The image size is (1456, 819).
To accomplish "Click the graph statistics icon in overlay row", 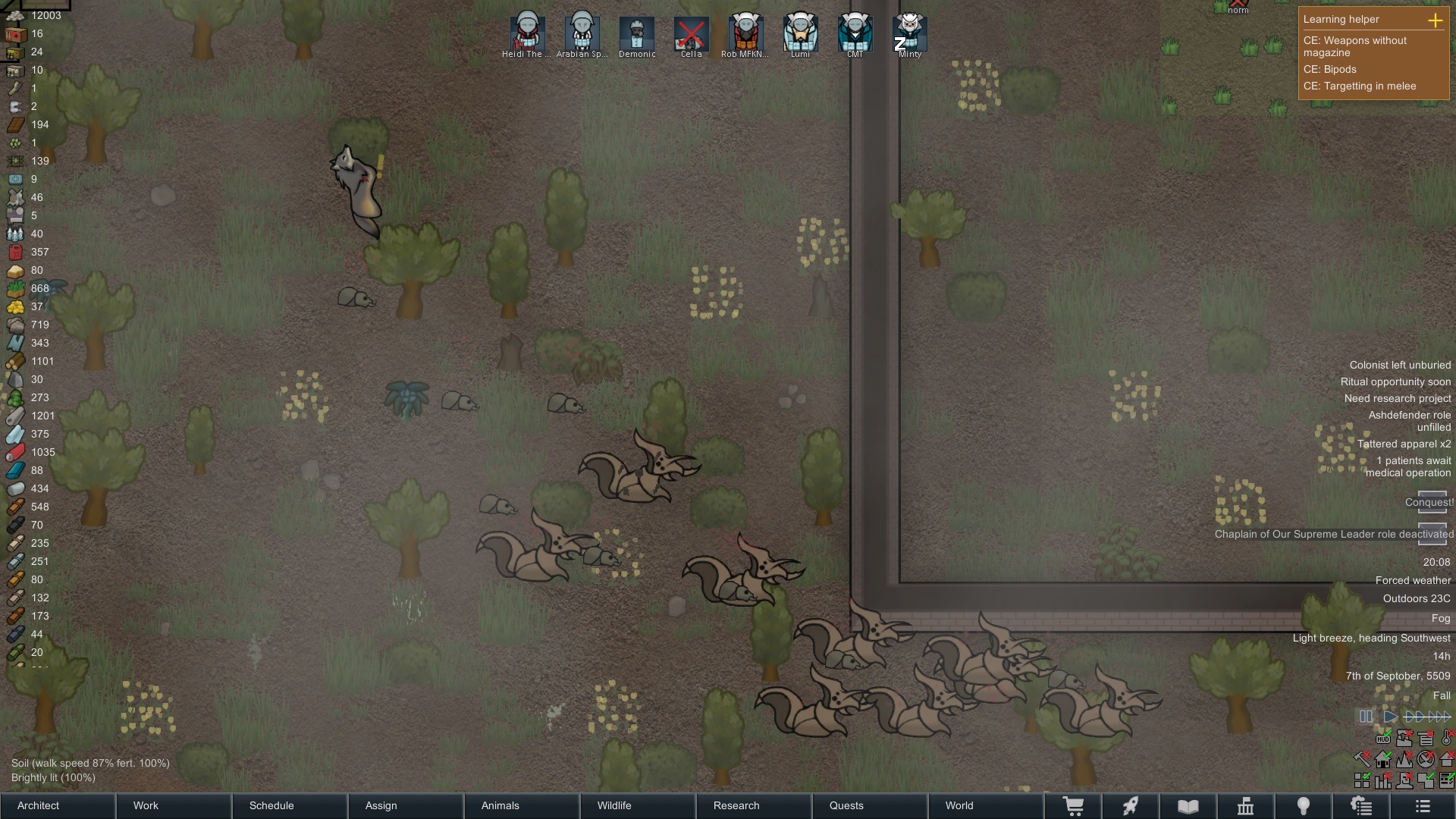I will coord(1383,780).
